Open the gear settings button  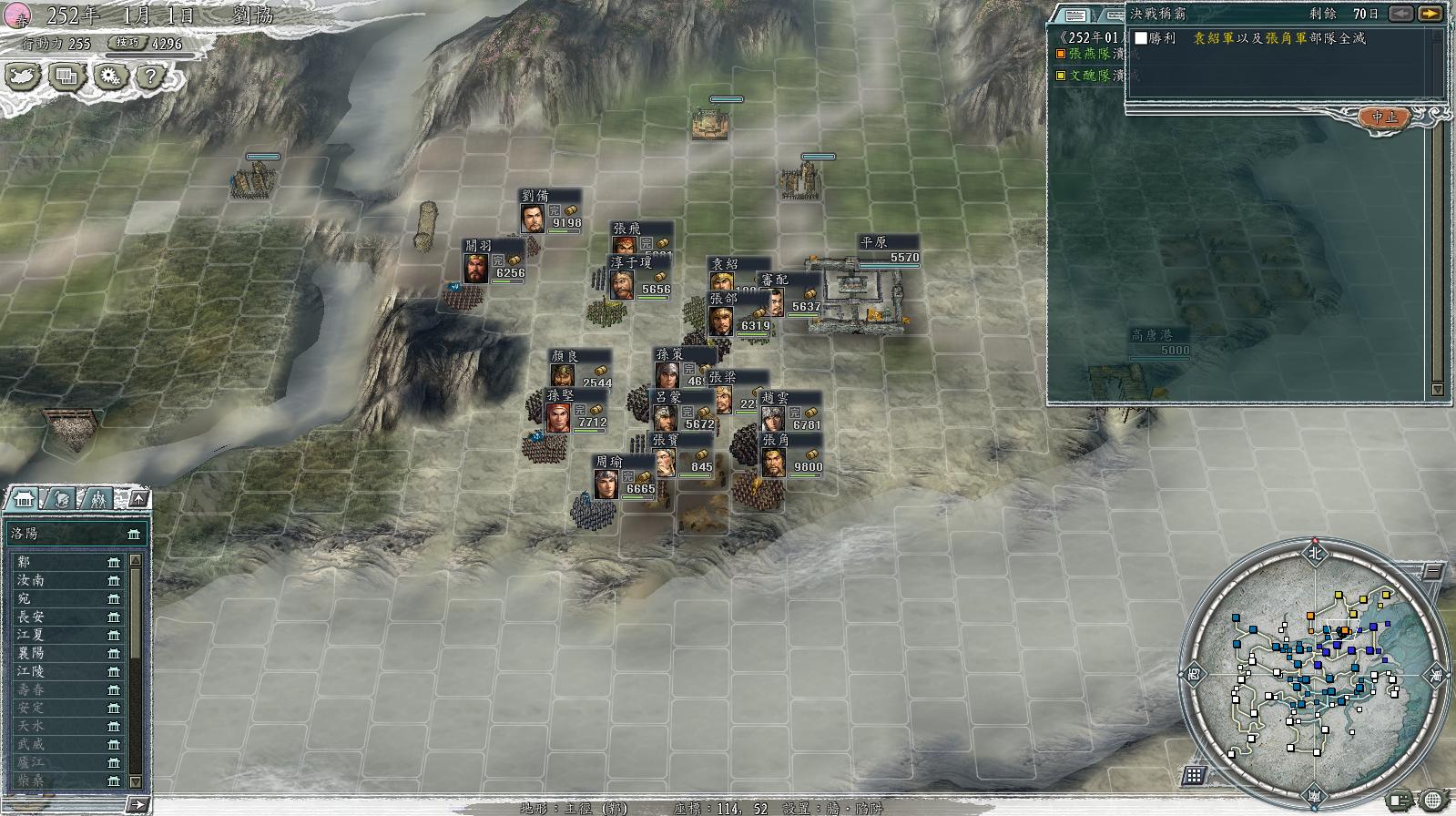click(110, 76)
